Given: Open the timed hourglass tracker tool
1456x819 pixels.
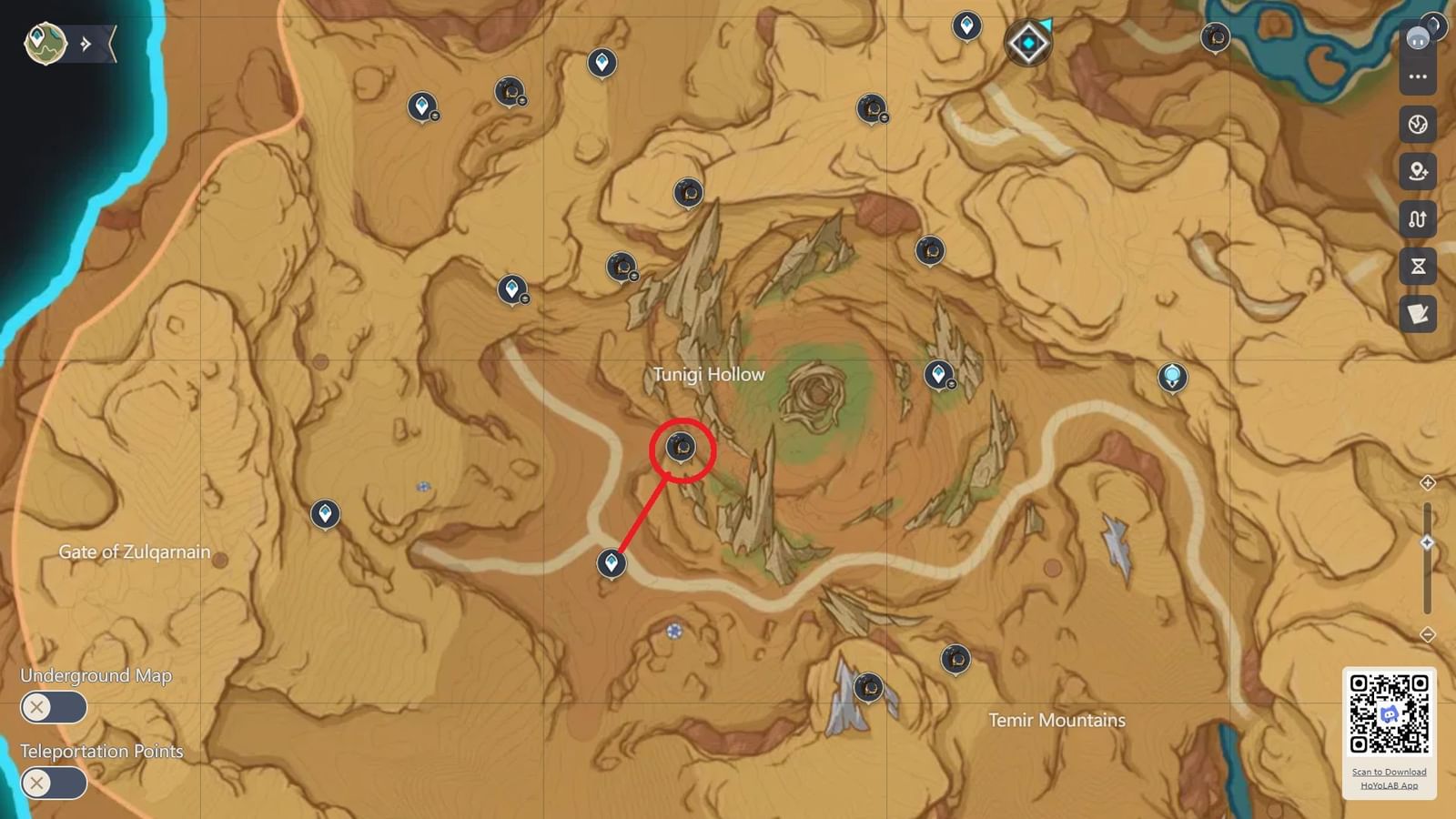Looking at the screenshot, I should click(x=1417, y=267).
